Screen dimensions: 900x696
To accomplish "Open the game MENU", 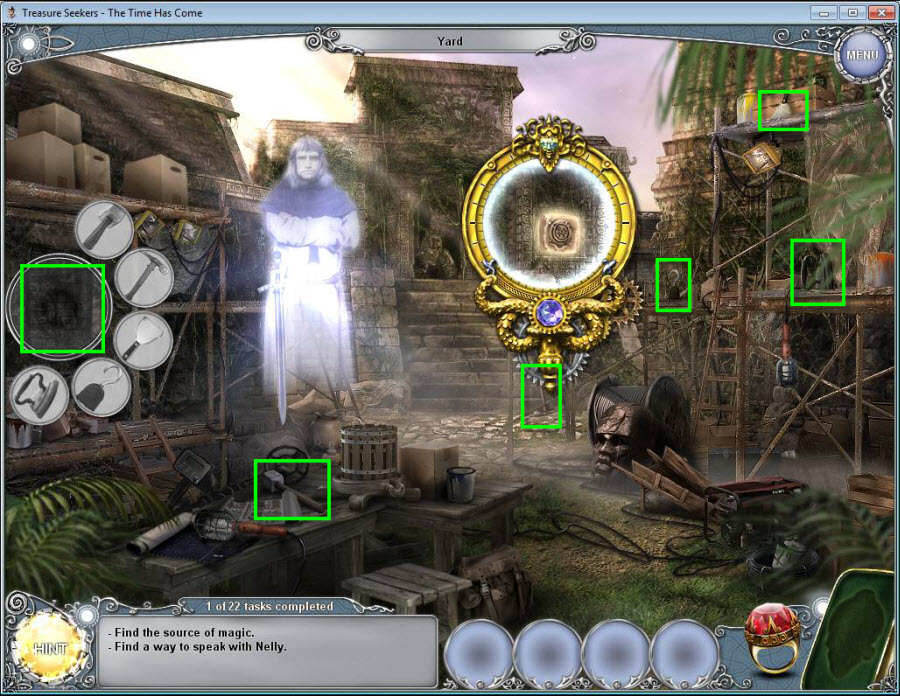I will pyautogui.click(x=861, y=54).
